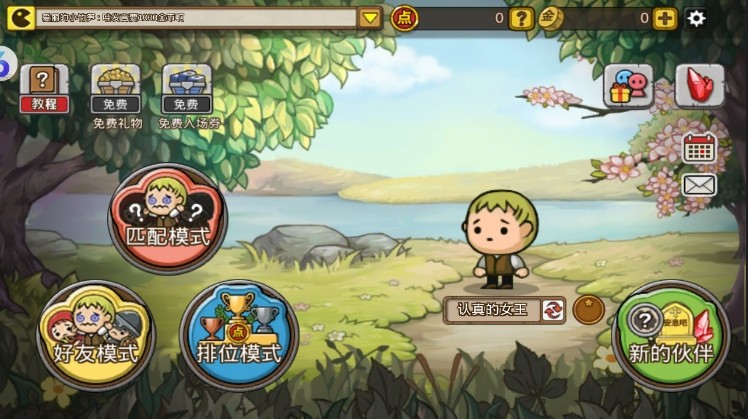The width and height of the screenshot is (748, 419).
Task: Claim the 免费礼物 free gift
Action: coord(116,88)
